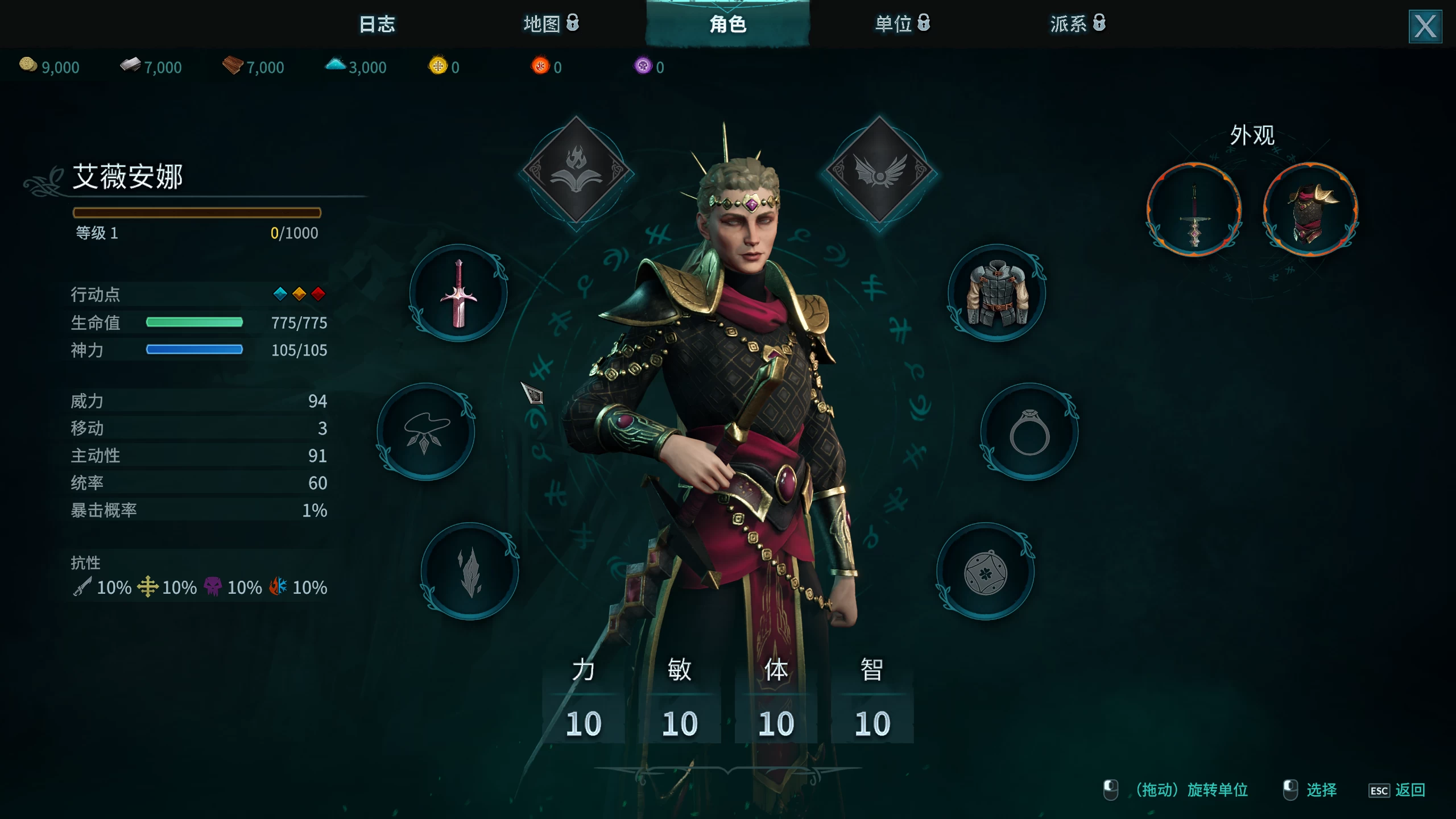Click the necklace equipment slot

pos(425,432)
